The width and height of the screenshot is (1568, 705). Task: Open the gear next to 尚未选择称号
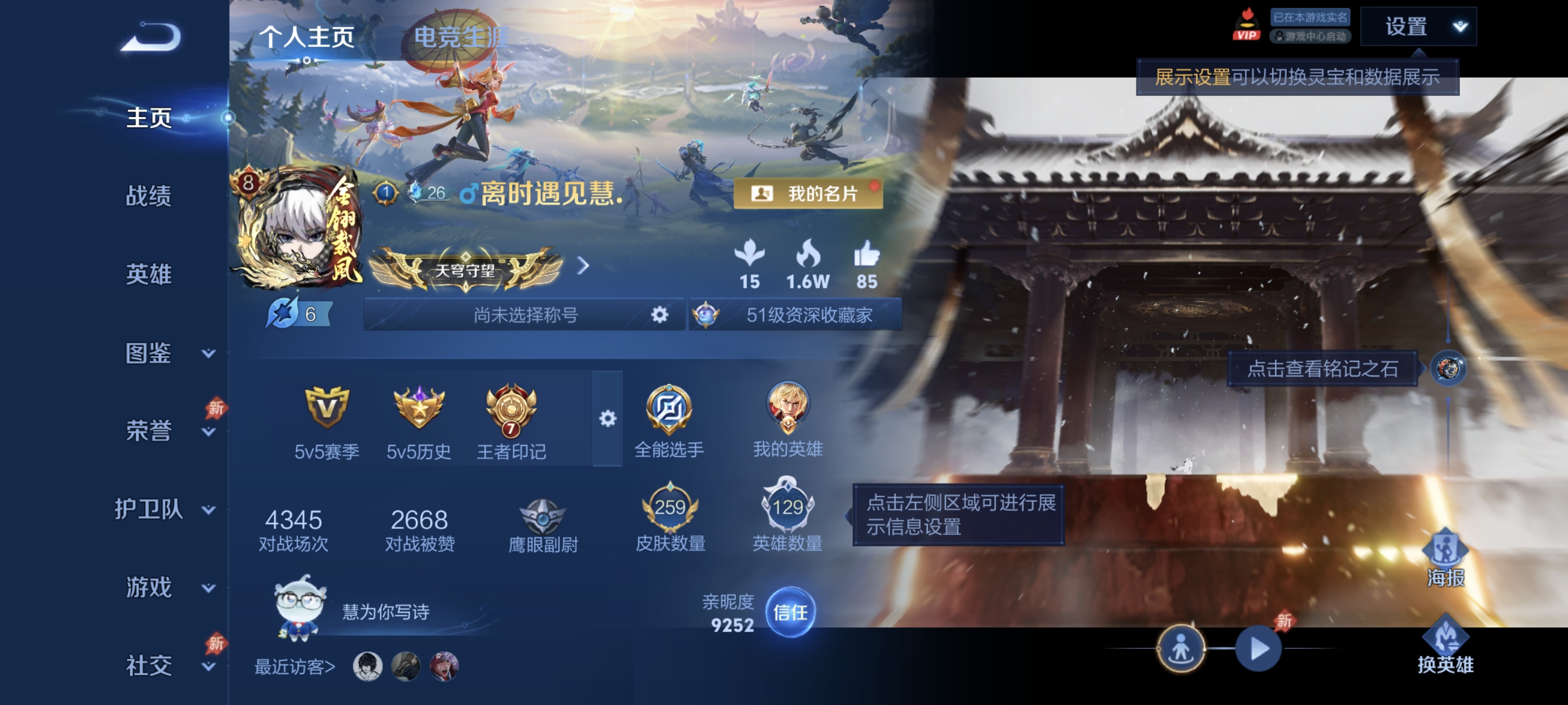coord(658,315)
